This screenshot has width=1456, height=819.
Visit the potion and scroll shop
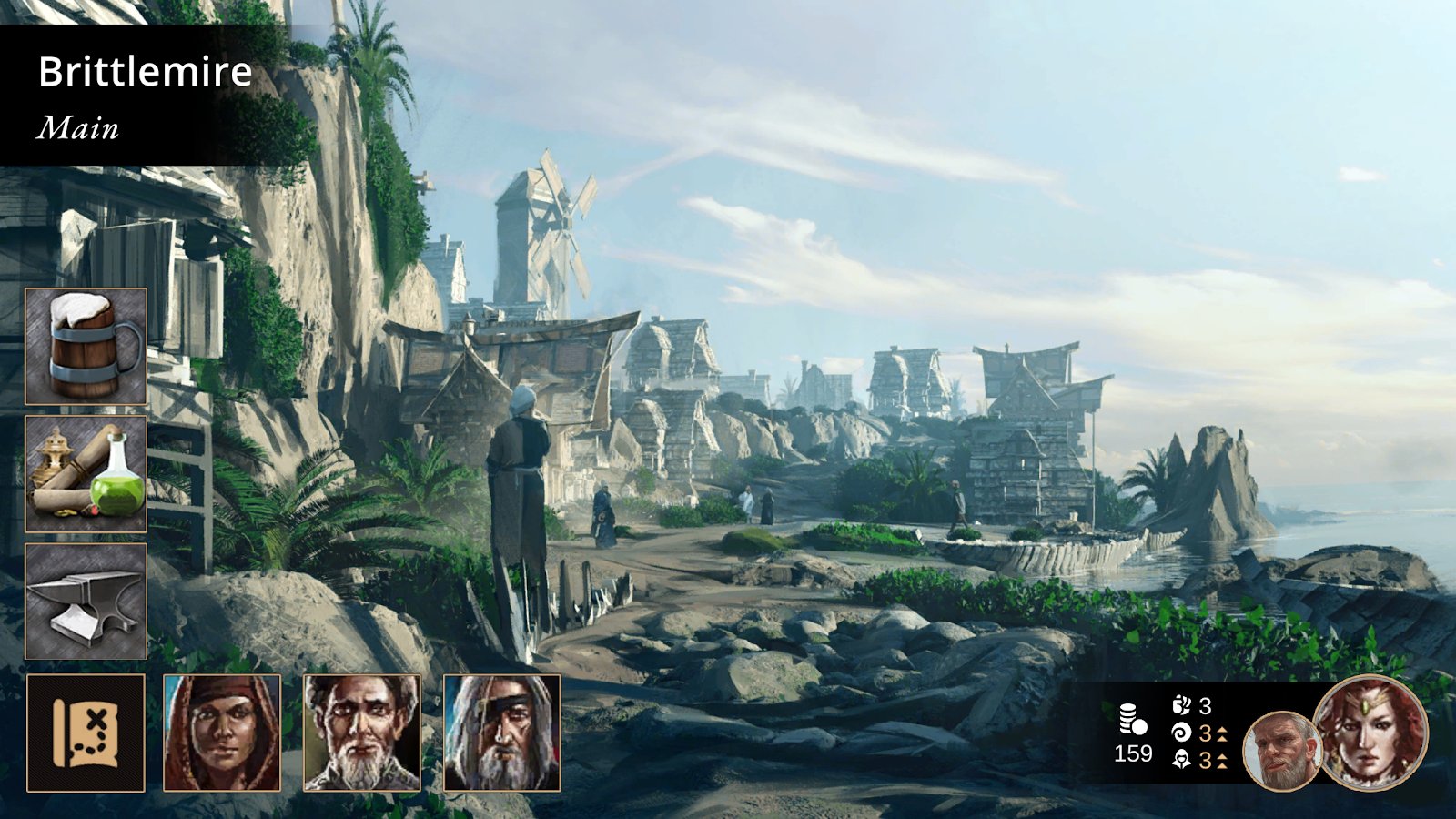pos(86,474)
